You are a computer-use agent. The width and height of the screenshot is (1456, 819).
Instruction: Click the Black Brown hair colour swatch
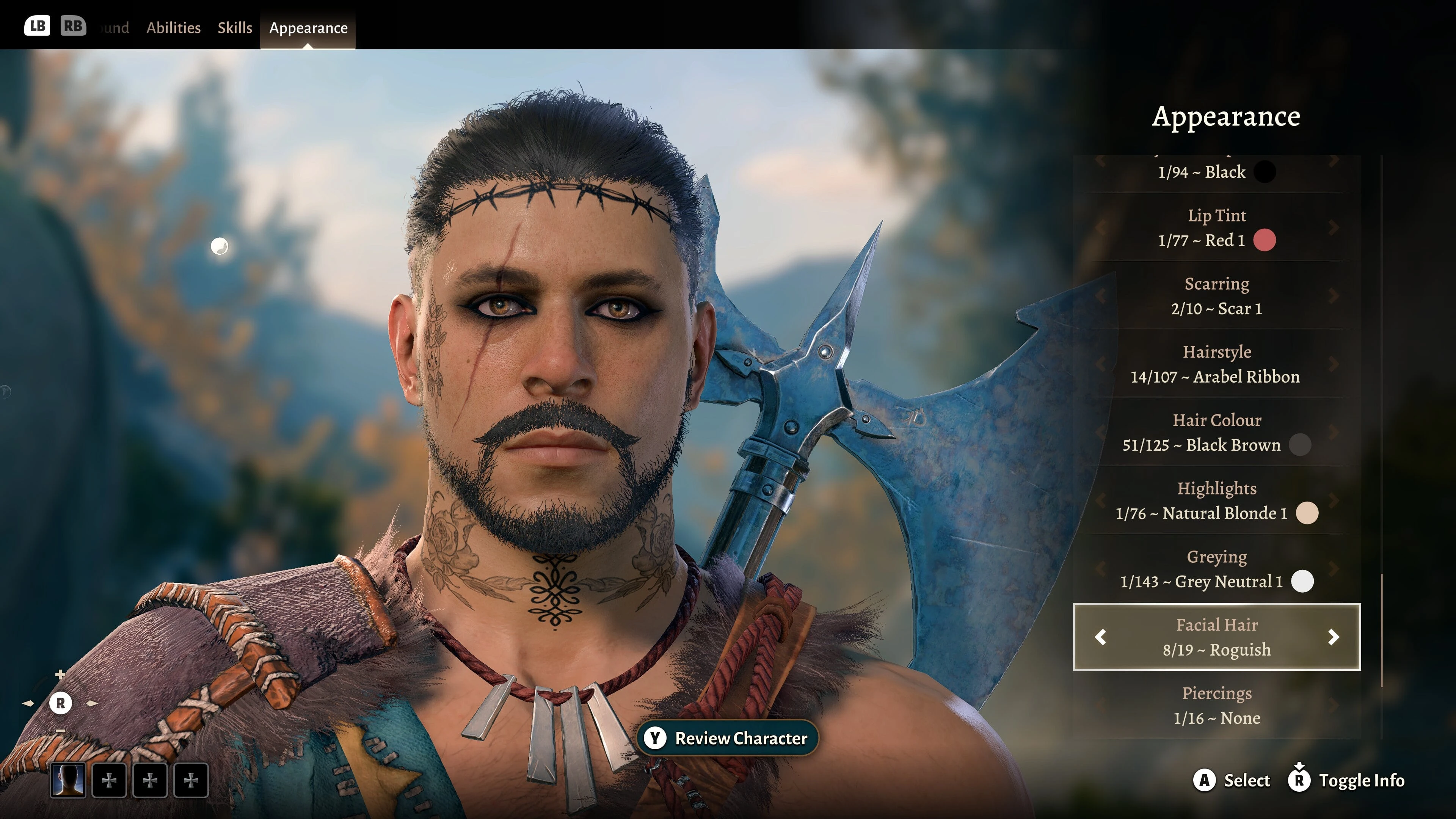point(1300,445)
